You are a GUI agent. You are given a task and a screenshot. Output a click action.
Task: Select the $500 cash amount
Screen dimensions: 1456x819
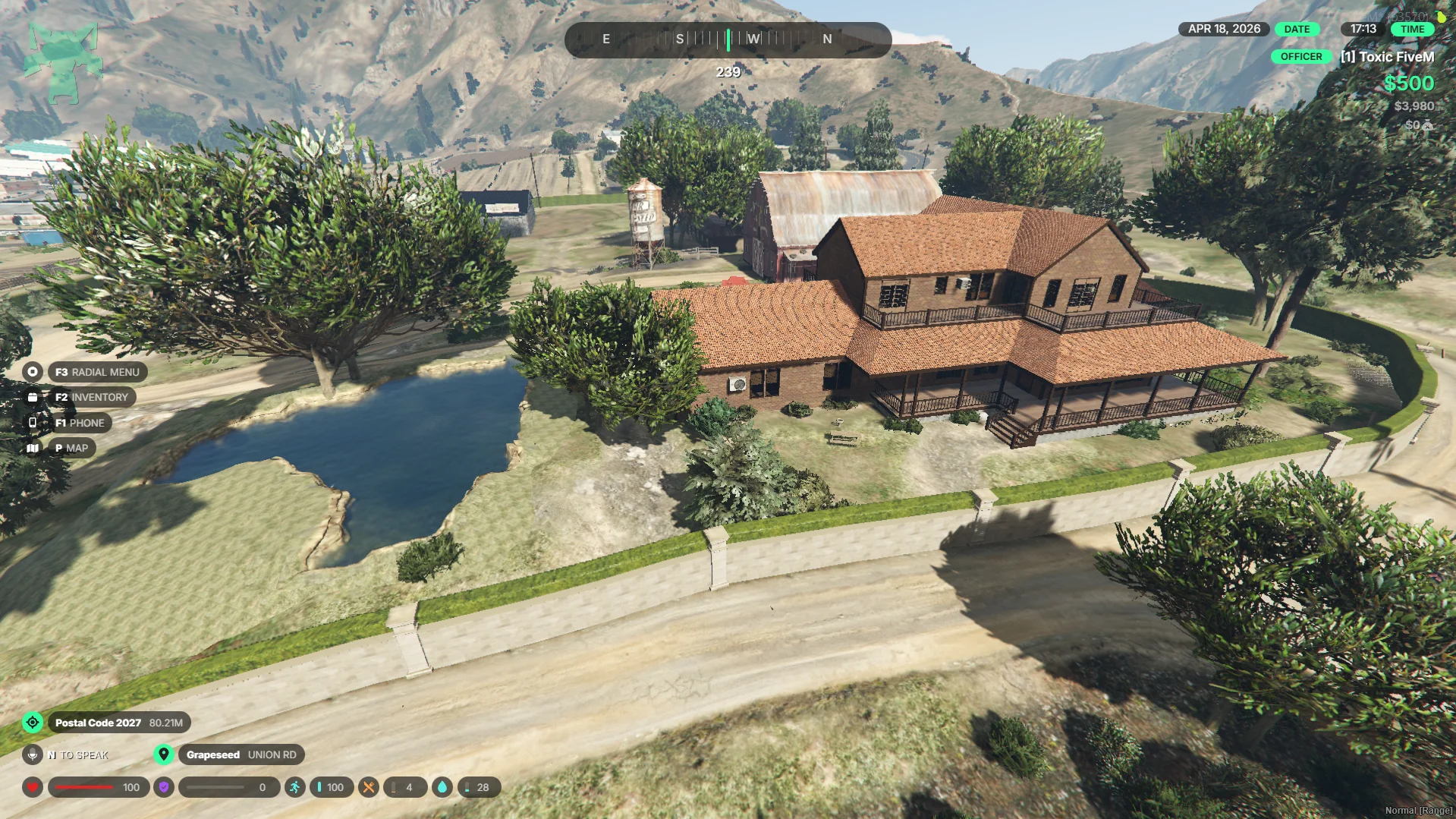tap(1408, 83)
